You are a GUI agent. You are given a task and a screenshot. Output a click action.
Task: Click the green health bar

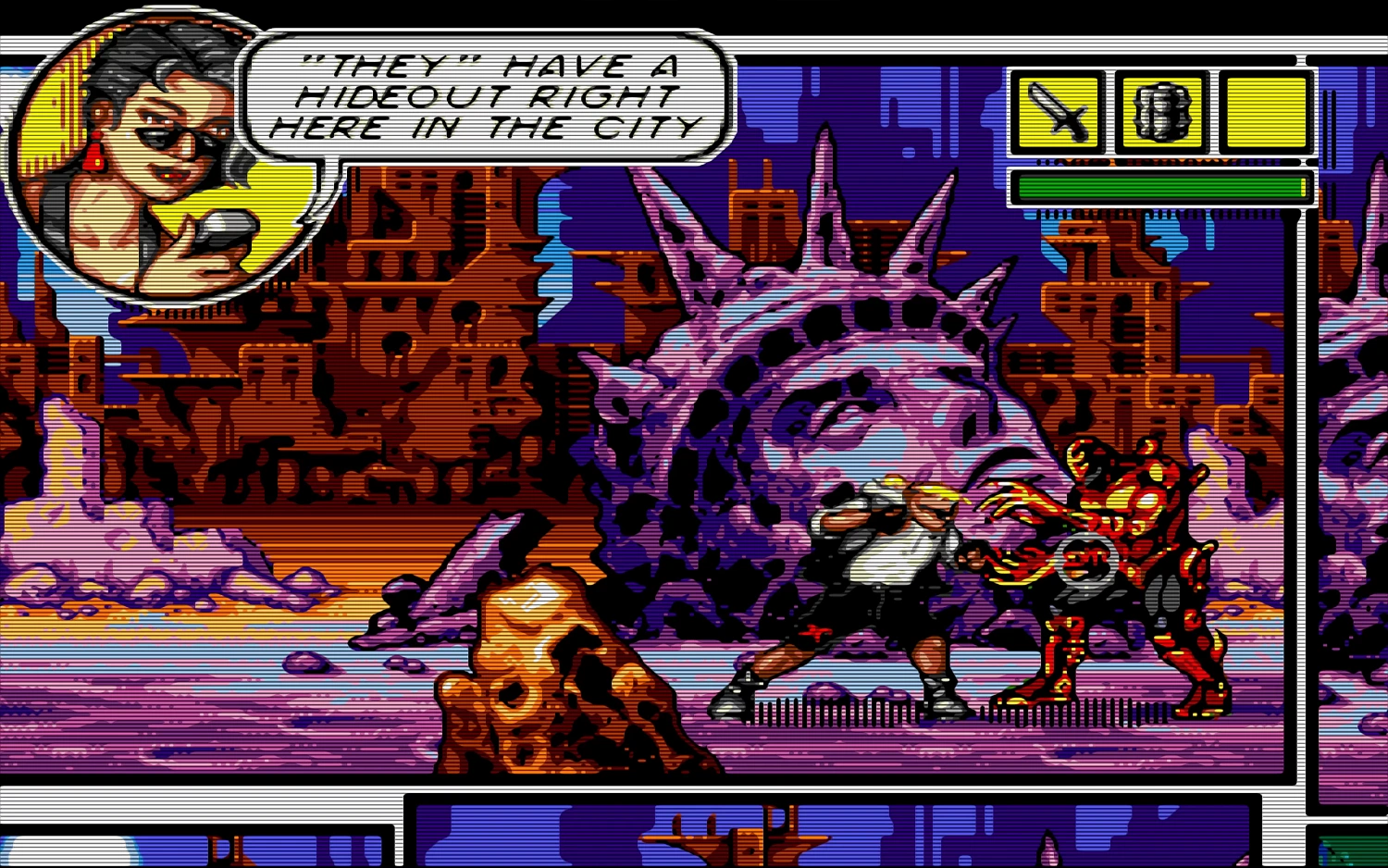coord(1157,185)
